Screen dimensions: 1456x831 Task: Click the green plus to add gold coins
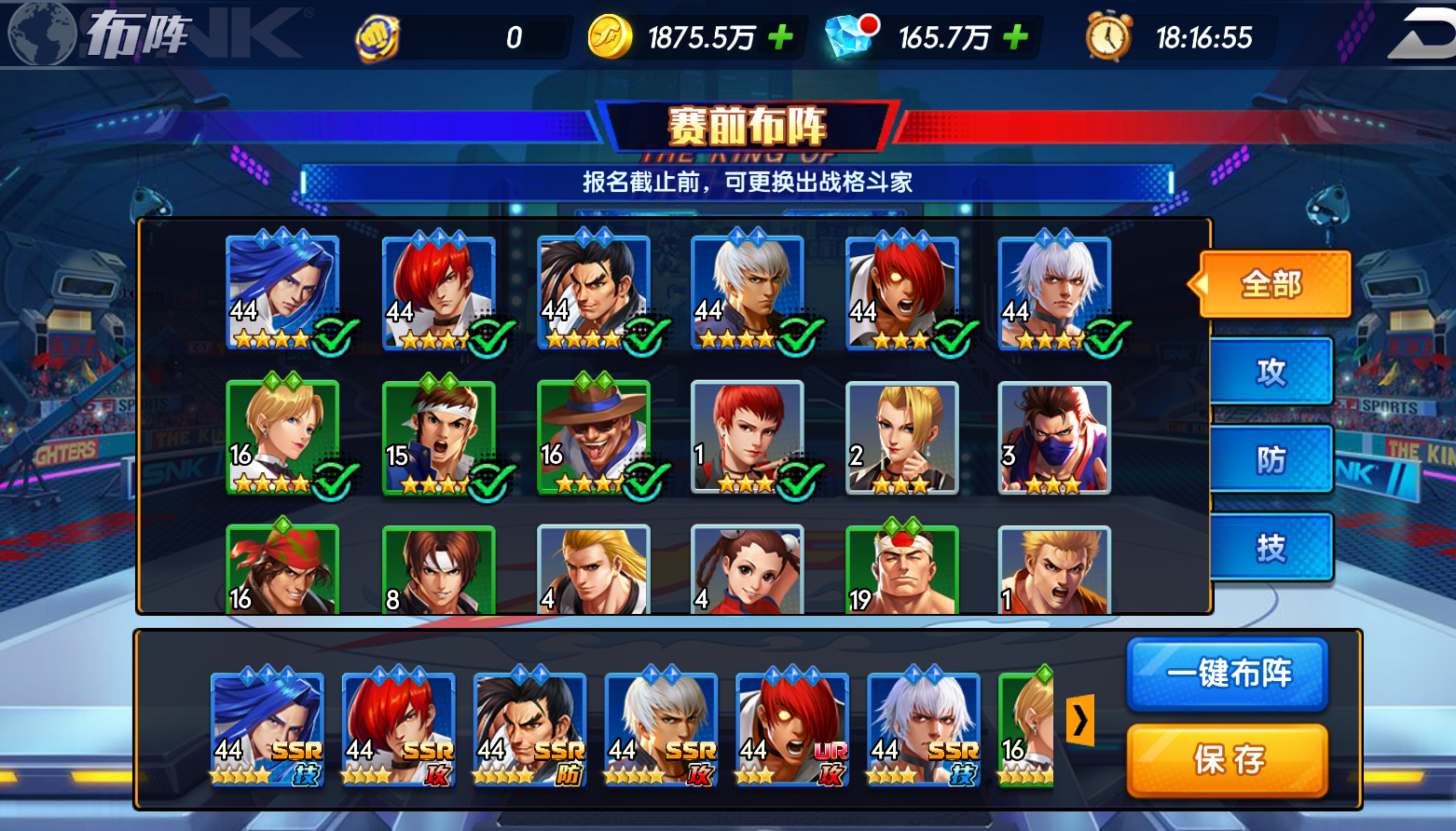click(781, 34)
